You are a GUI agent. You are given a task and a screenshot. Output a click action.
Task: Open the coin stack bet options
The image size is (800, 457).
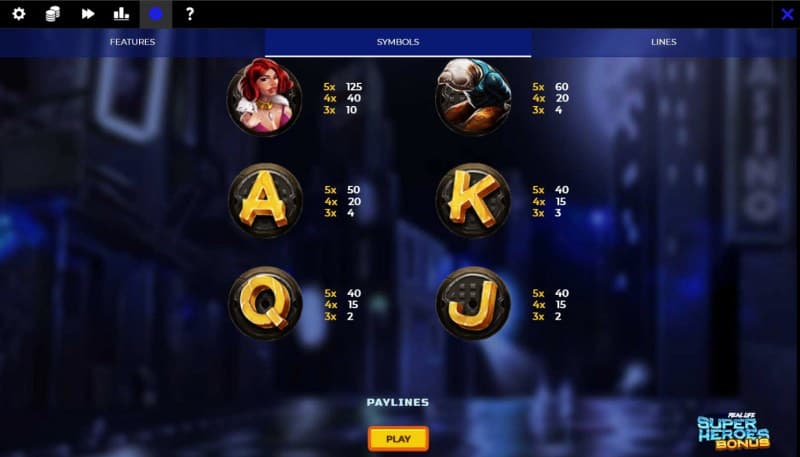(x=52, y=14)
